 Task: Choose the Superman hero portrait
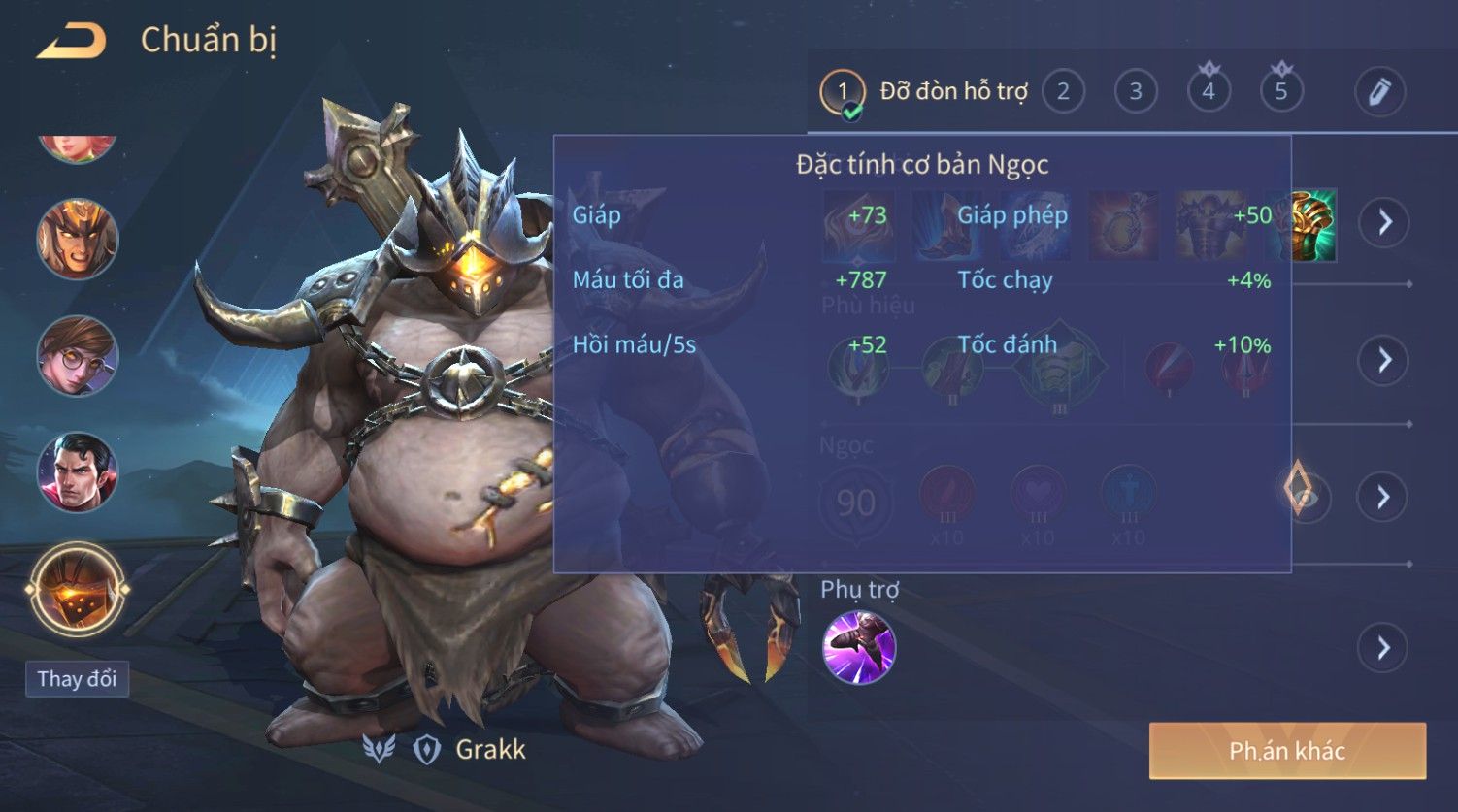click(78, 472)
